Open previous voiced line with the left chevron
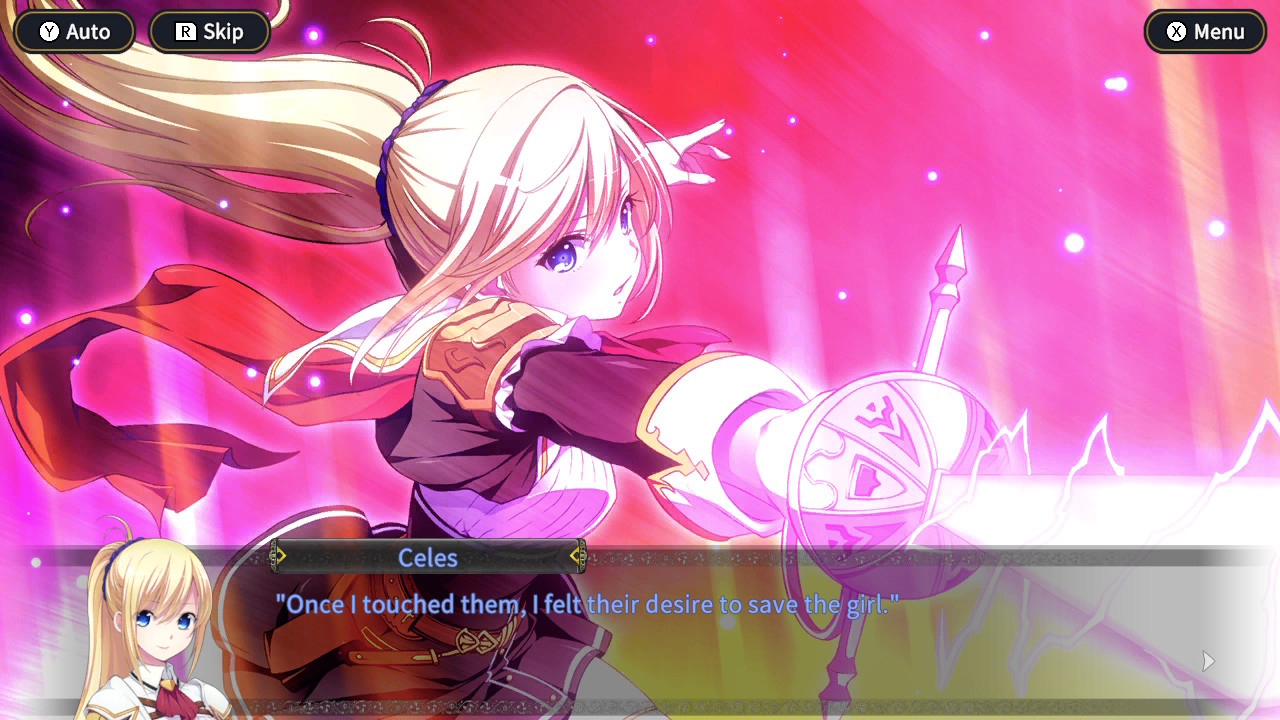The height and width of the screenshot is (720, 1280). 281,557
